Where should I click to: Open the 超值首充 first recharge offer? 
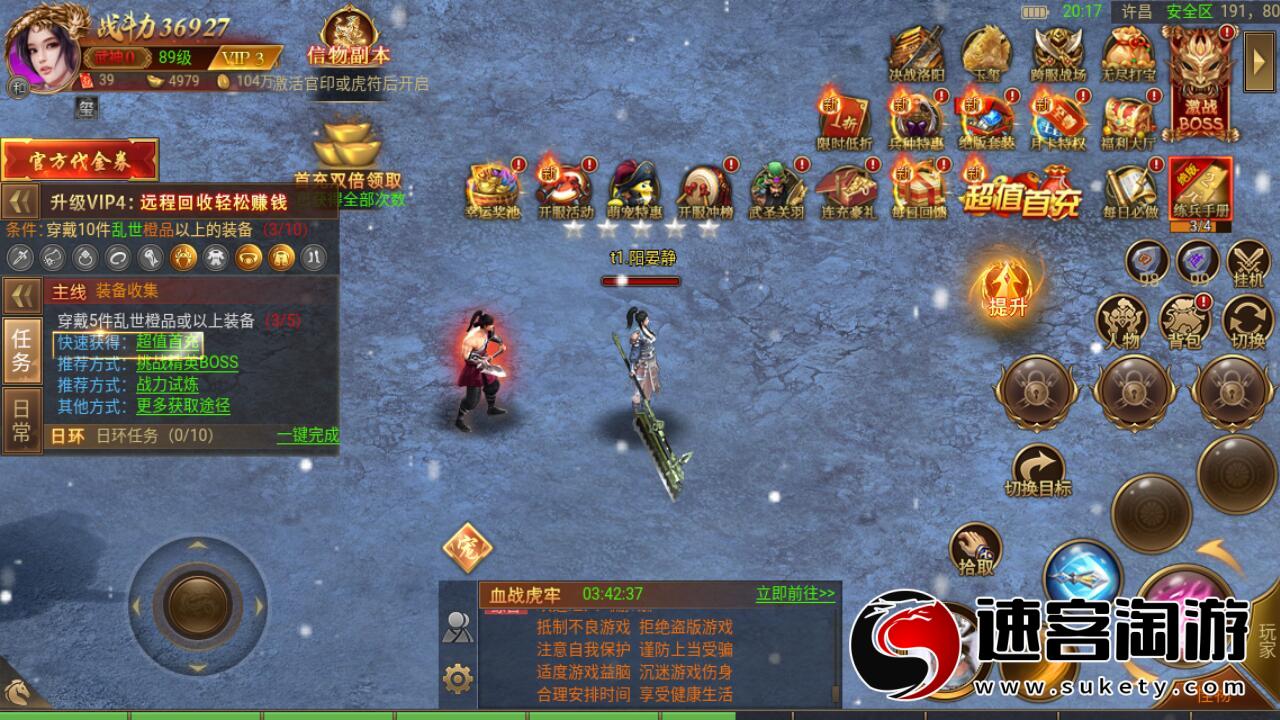pyautogui.click(x=1022, y=190)
